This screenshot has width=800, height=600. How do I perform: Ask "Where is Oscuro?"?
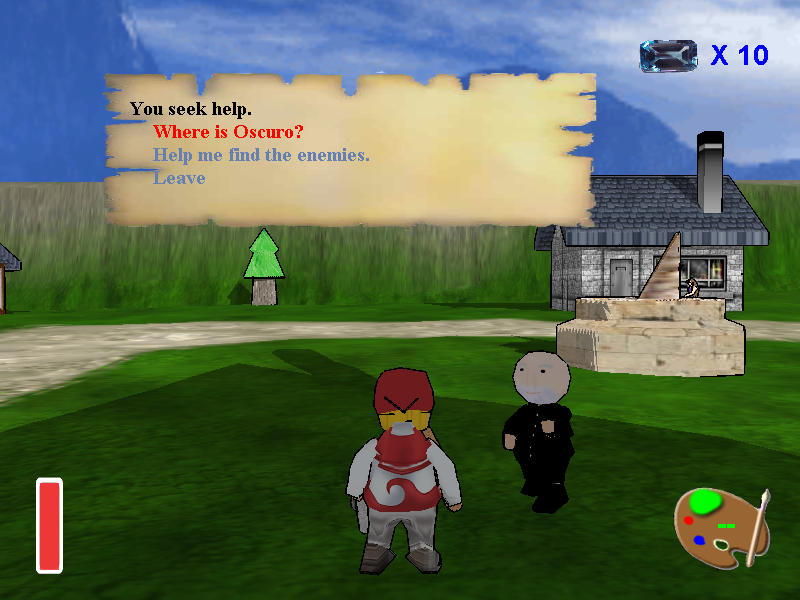(228, 132)
